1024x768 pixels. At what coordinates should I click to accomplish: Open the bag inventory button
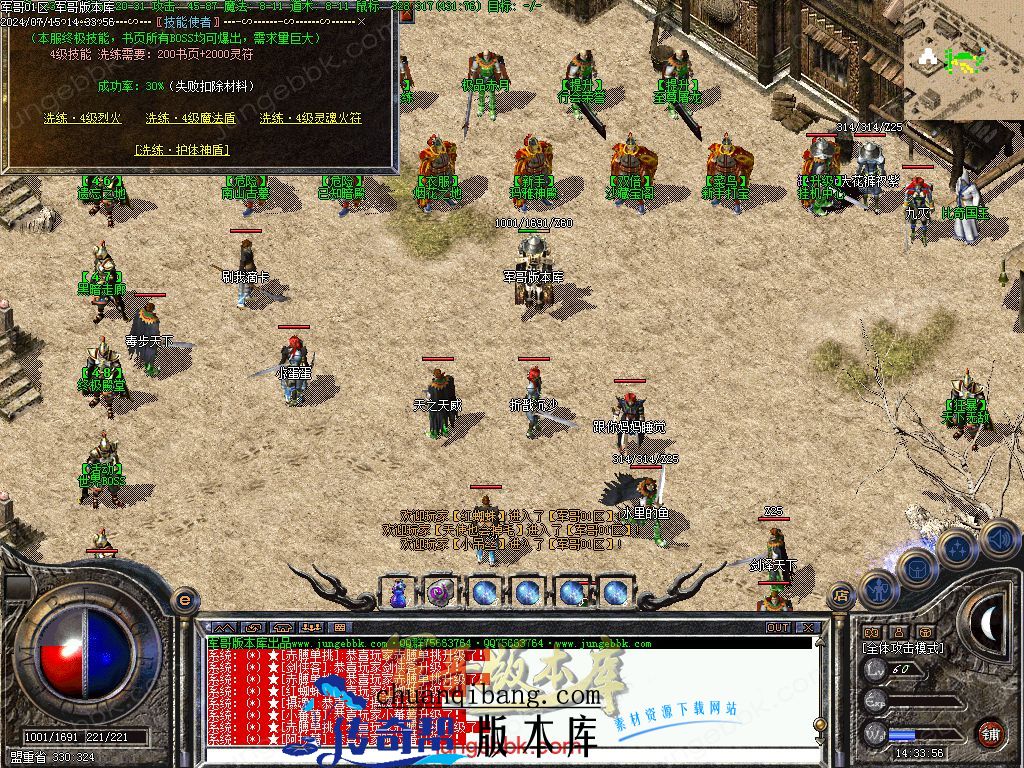point(915,567)
